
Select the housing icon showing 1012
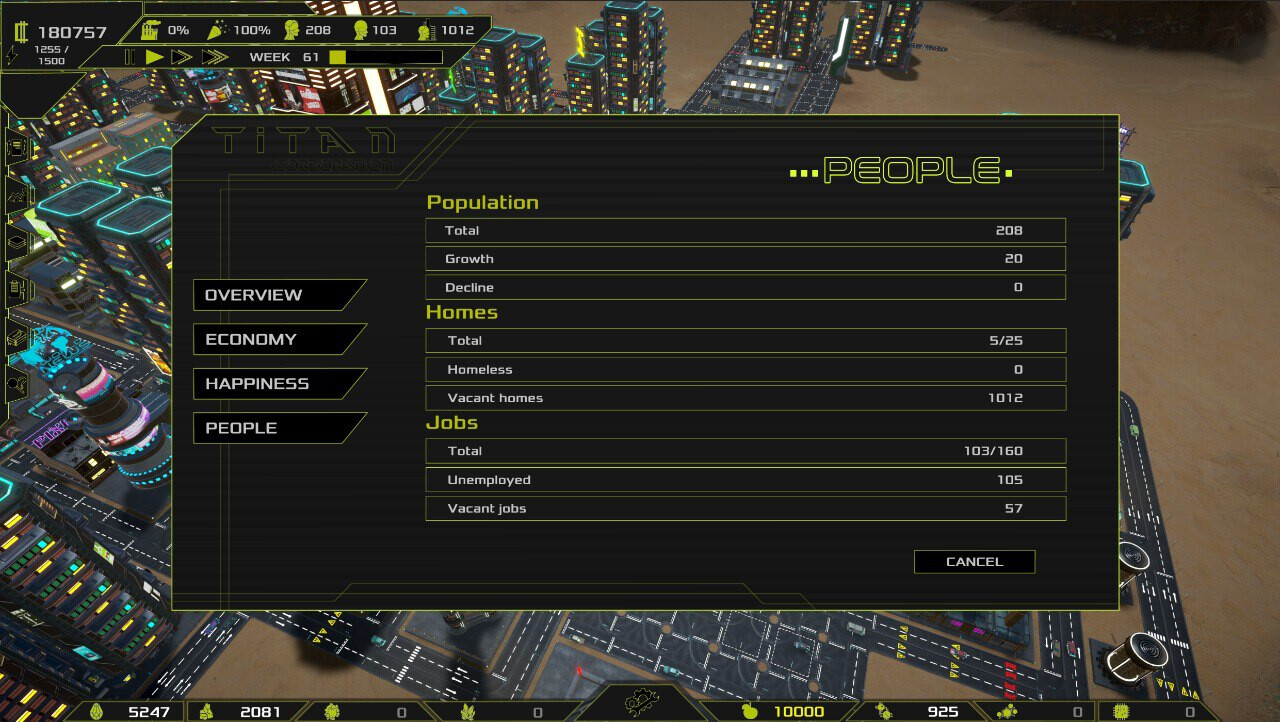pos(425,29)
